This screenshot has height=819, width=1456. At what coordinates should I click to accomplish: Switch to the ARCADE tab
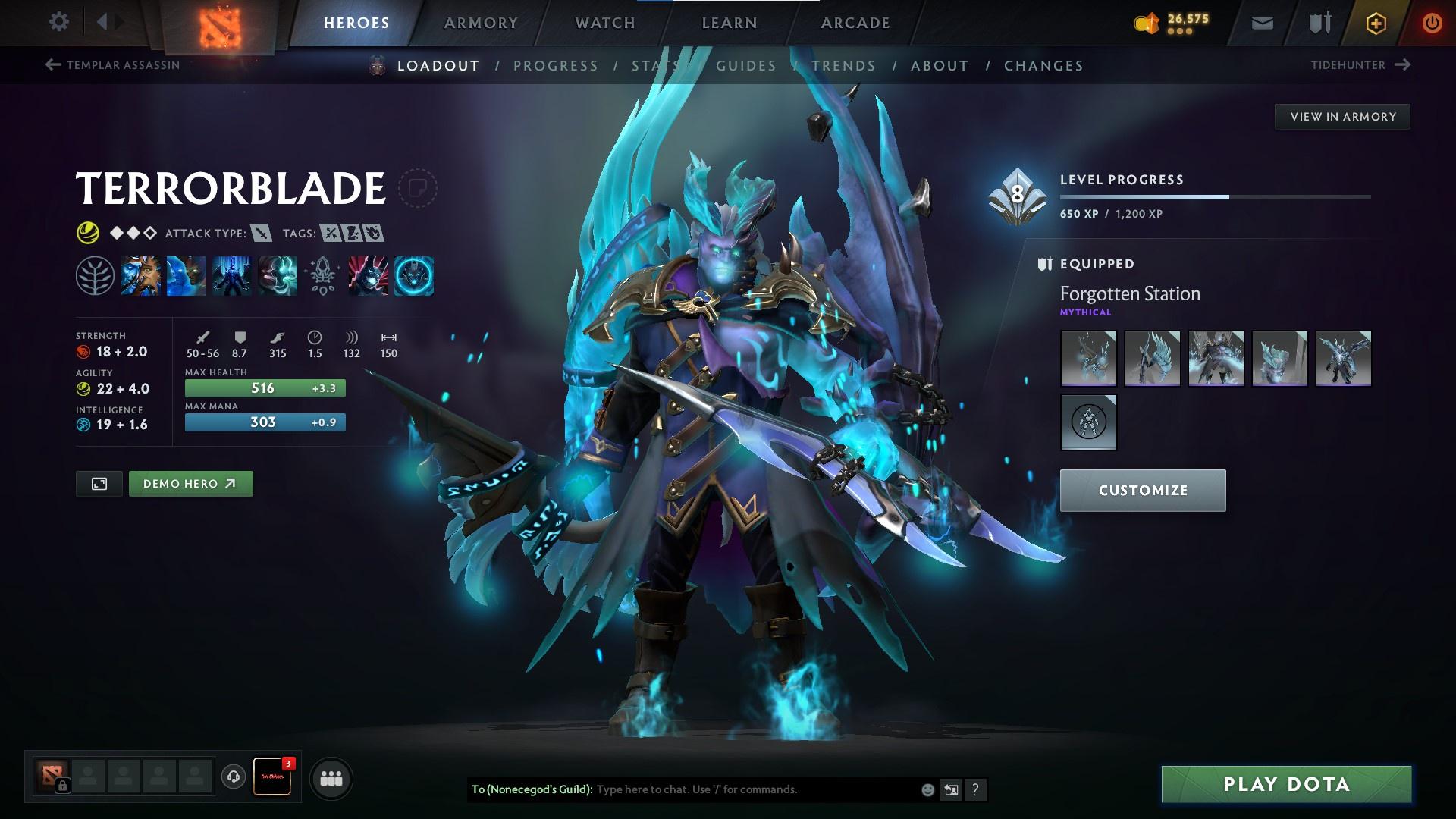click(855, 22)
